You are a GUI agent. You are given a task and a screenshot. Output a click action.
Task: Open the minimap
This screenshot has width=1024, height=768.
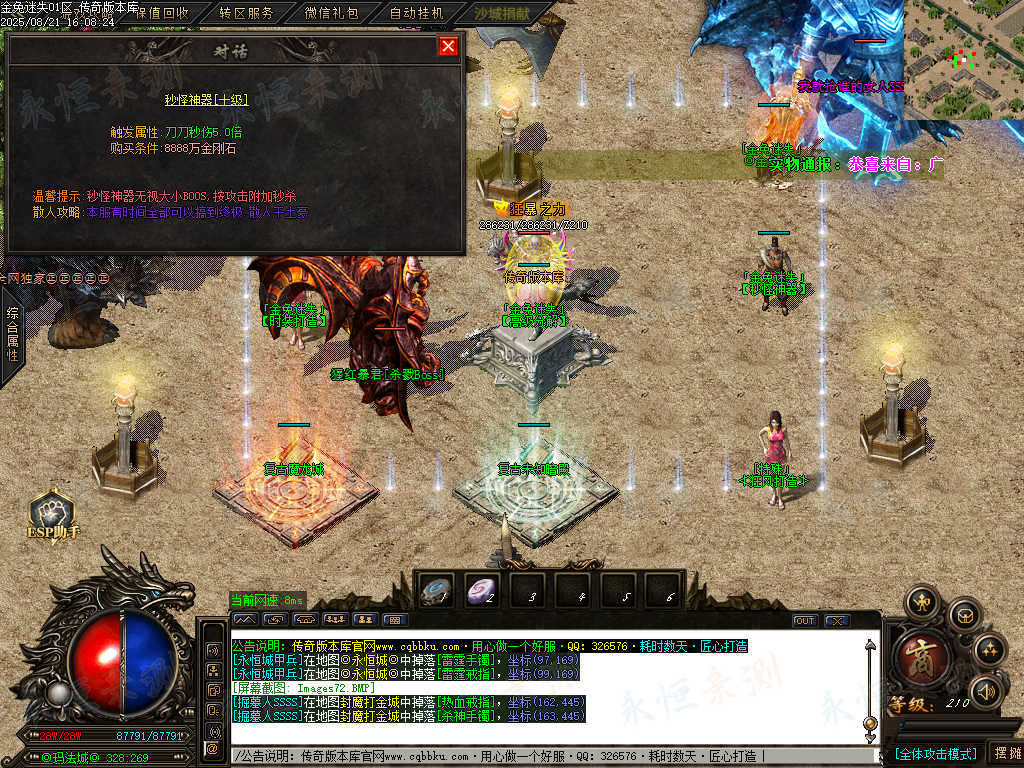coord(963,60)
